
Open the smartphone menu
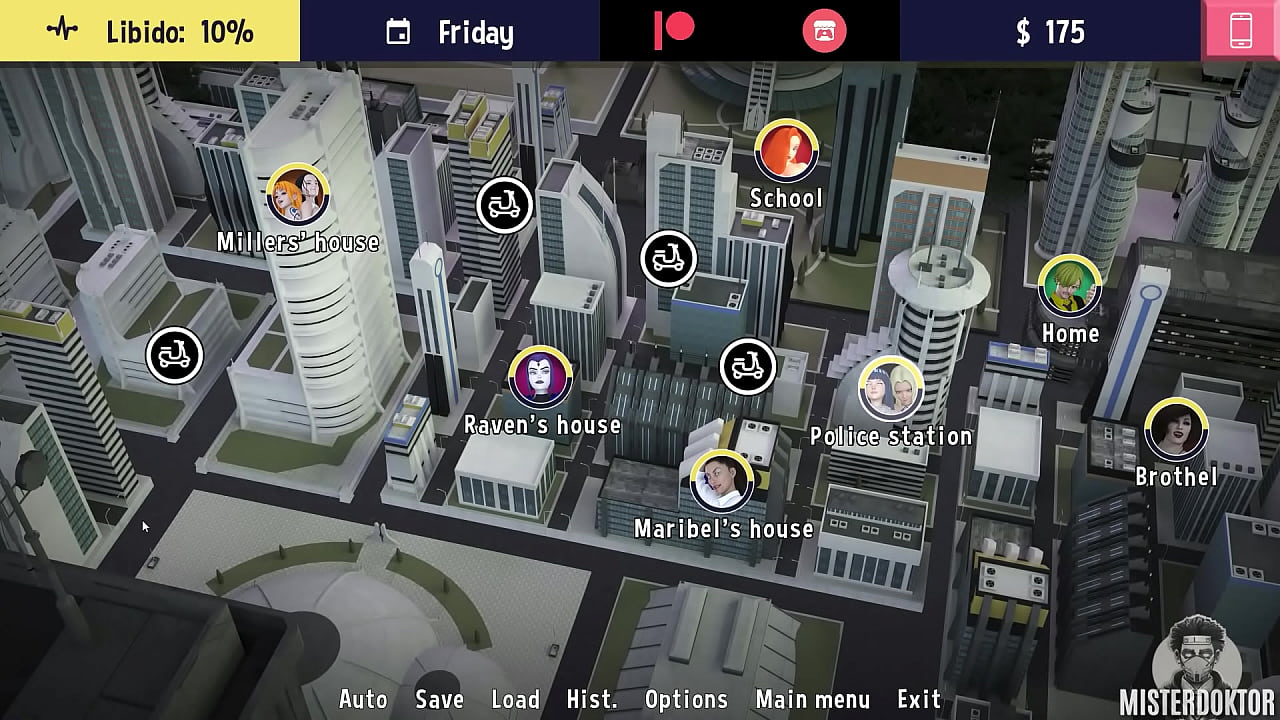(1241, 31)
